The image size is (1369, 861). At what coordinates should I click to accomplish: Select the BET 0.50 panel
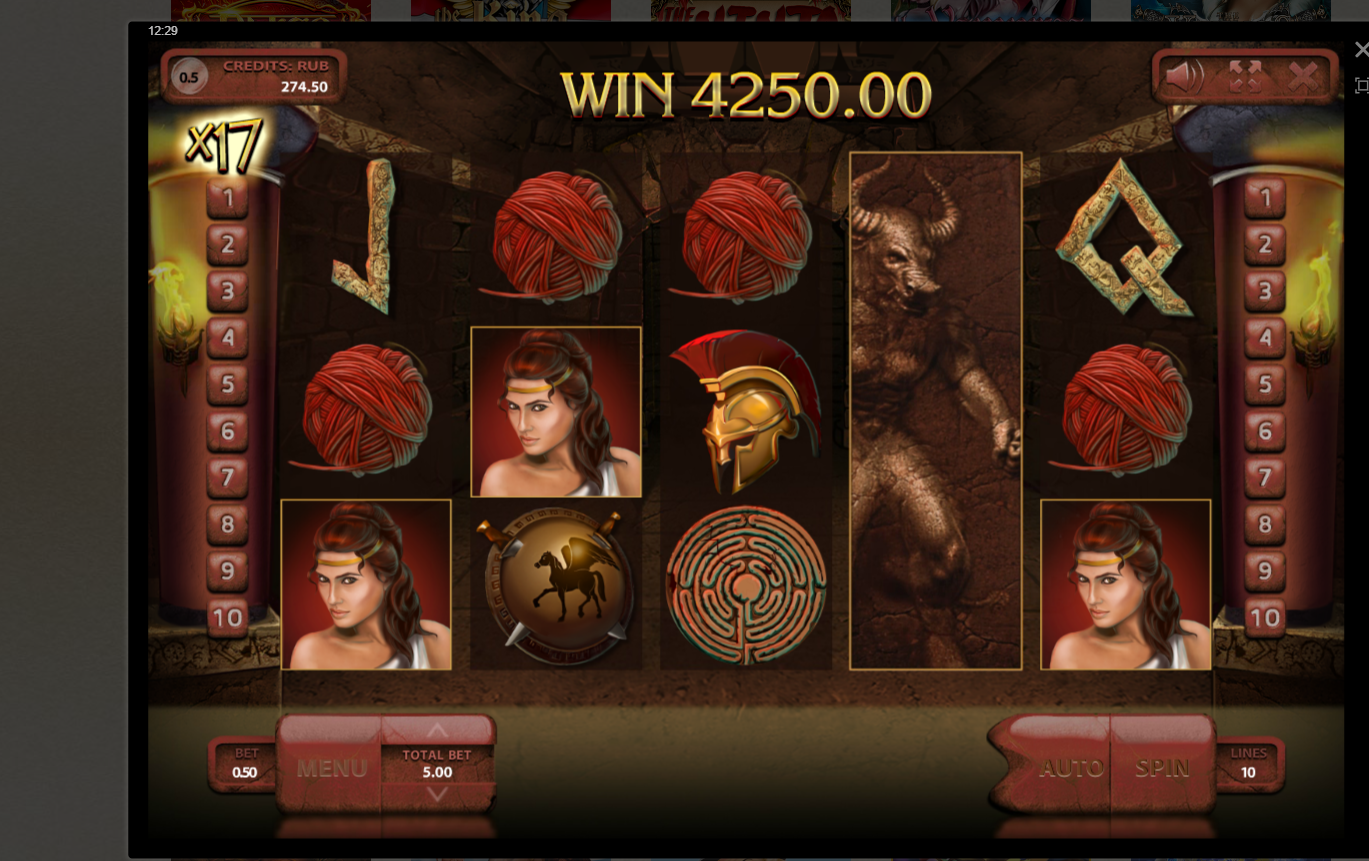[x=245, y=763]
